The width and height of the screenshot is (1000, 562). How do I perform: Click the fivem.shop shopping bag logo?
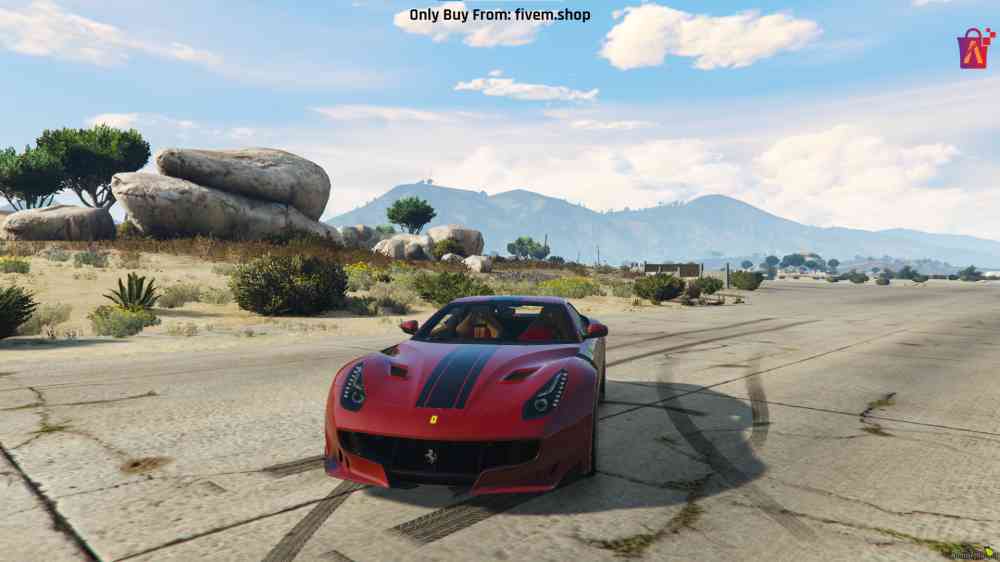pyautogui.click(x=975, y=49)
